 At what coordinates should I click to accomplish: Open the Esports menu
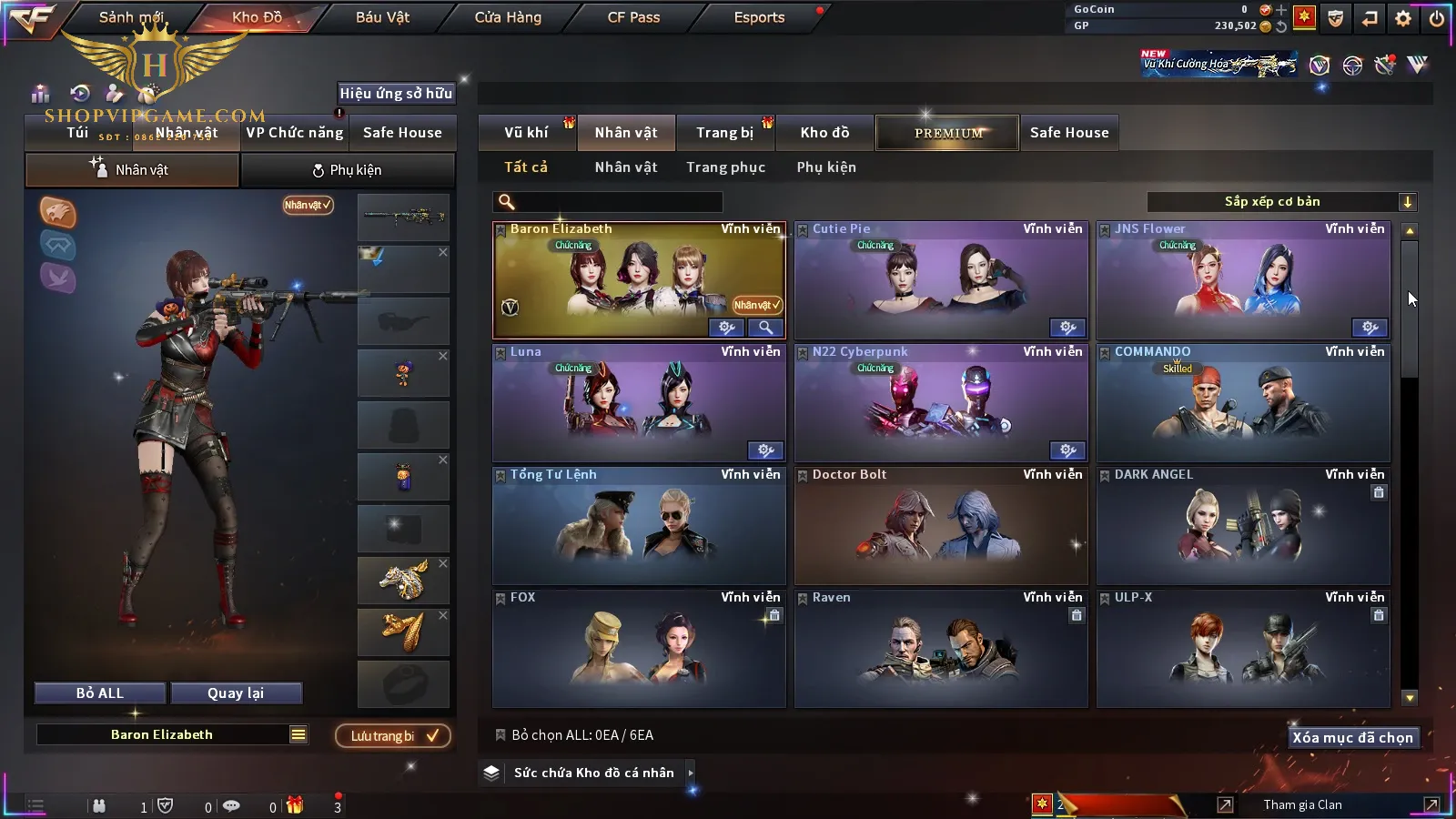pos(759,17)
